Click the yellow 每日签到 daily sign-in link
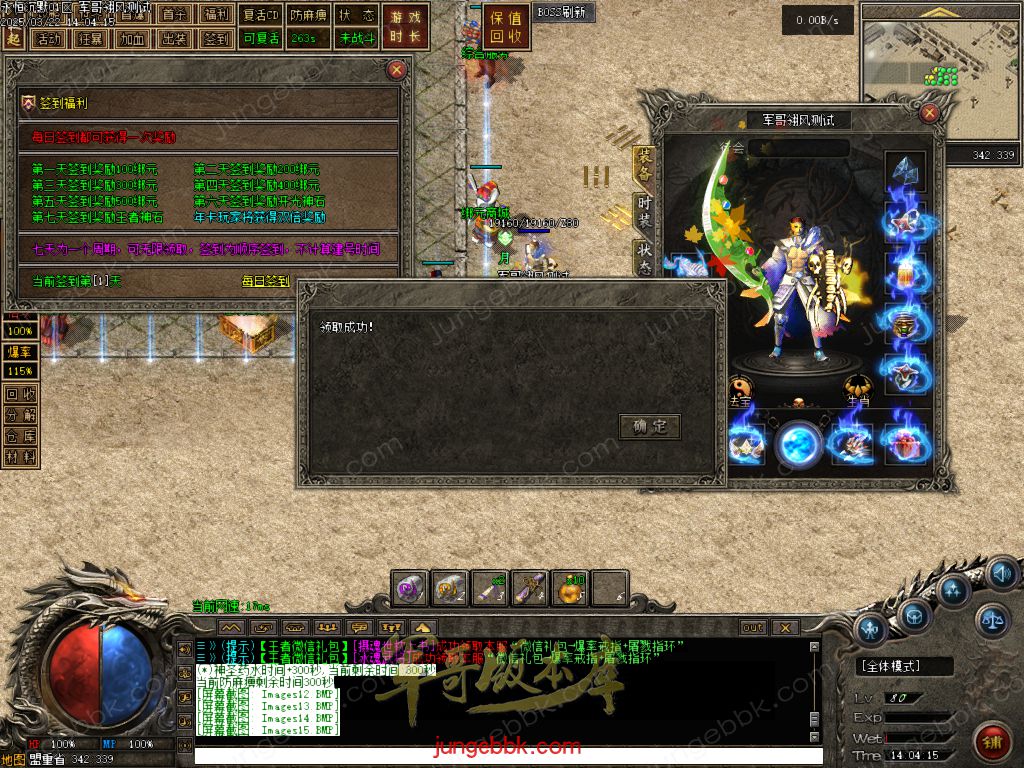This screenshot has width=1024, height=768. pyautogui.click(x=266, y=282)
